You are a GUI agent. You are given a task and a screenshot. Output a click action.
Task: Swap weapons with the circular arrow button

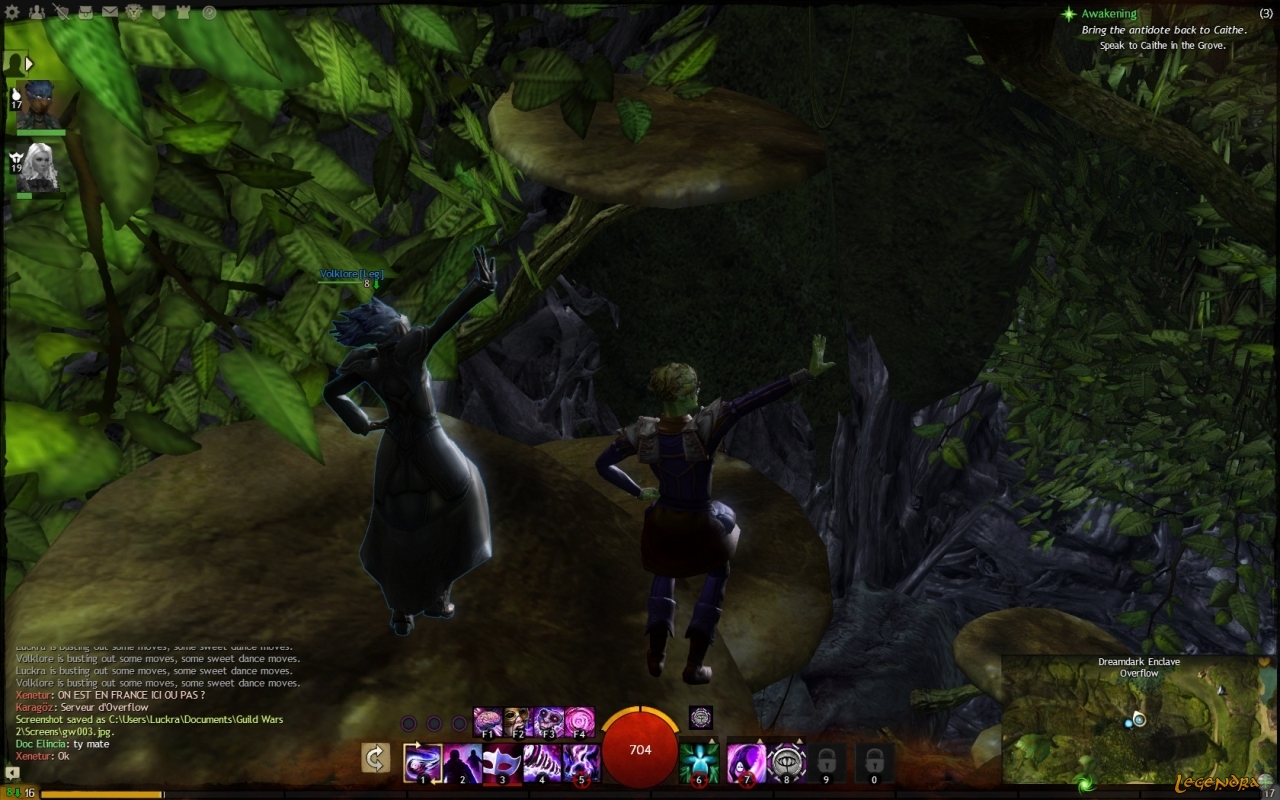(375, 759)
